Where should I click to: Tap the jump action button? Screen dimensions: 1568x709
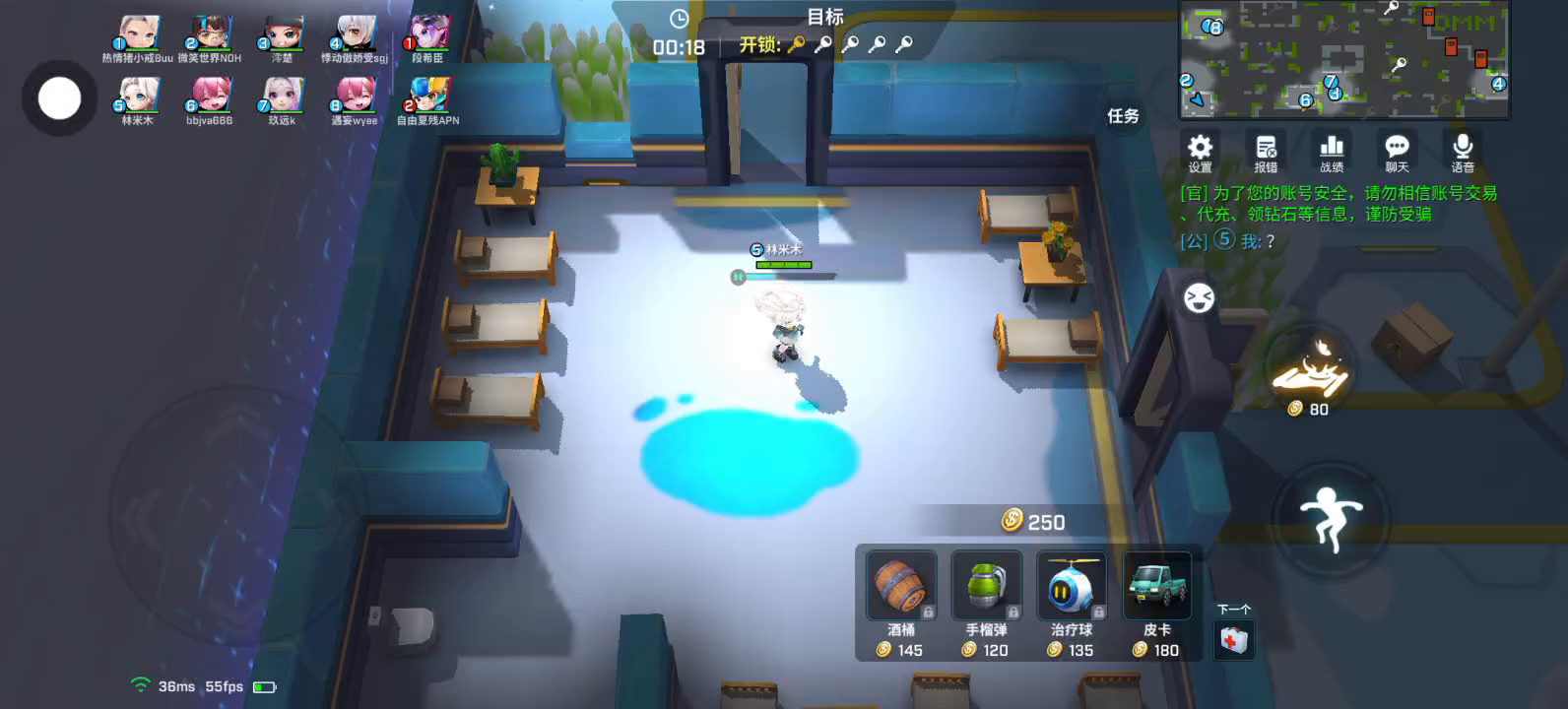(1330, 517)
